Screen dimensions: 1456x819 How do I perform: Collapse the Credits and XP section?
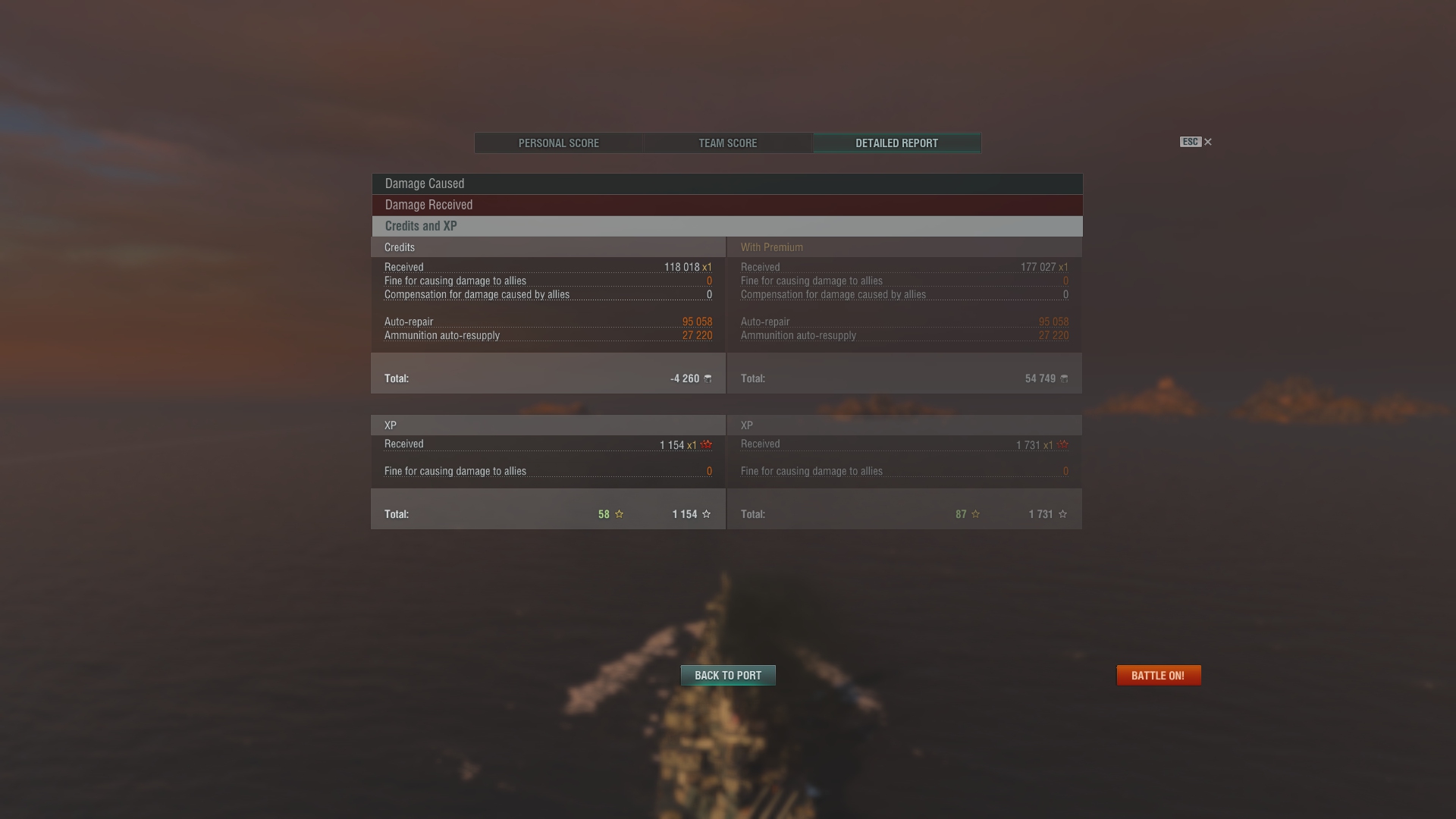(726, 226)
